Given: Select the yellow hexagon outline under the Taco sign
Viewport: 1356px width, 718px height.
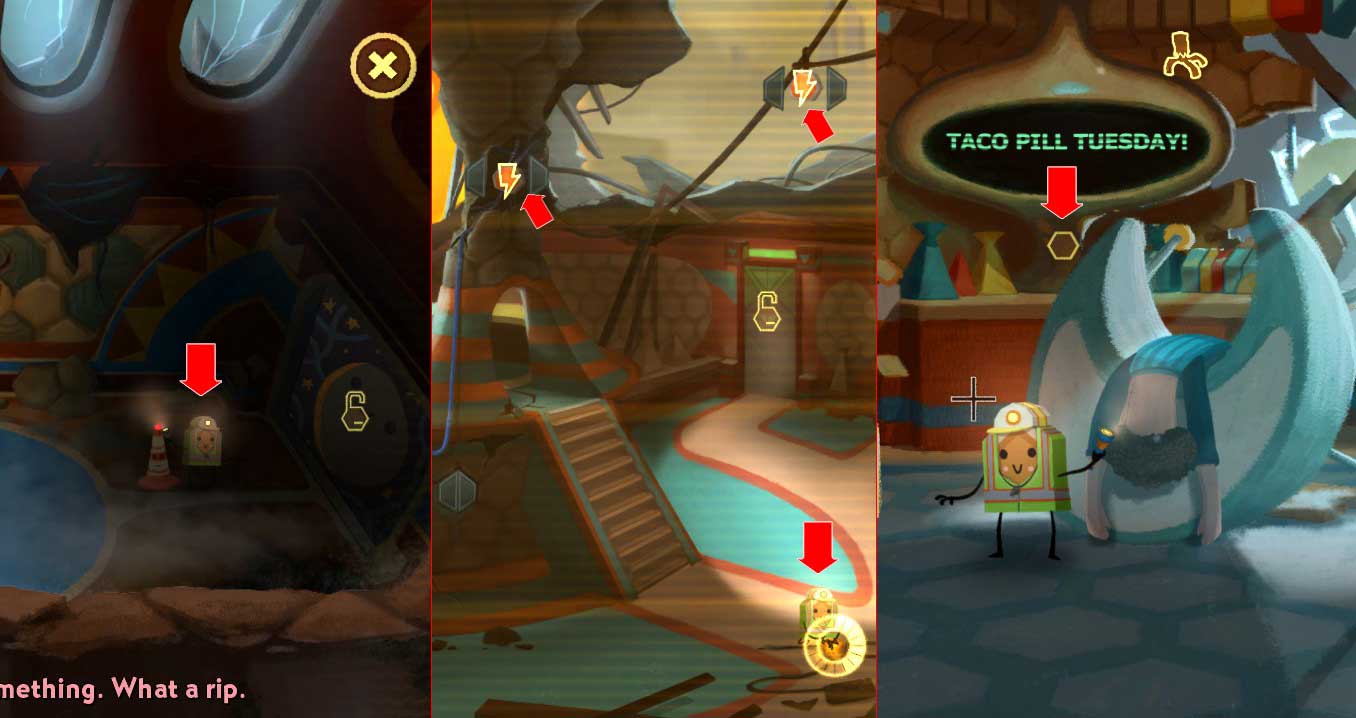Looking at the screenshot, I should click(1063, 244).
